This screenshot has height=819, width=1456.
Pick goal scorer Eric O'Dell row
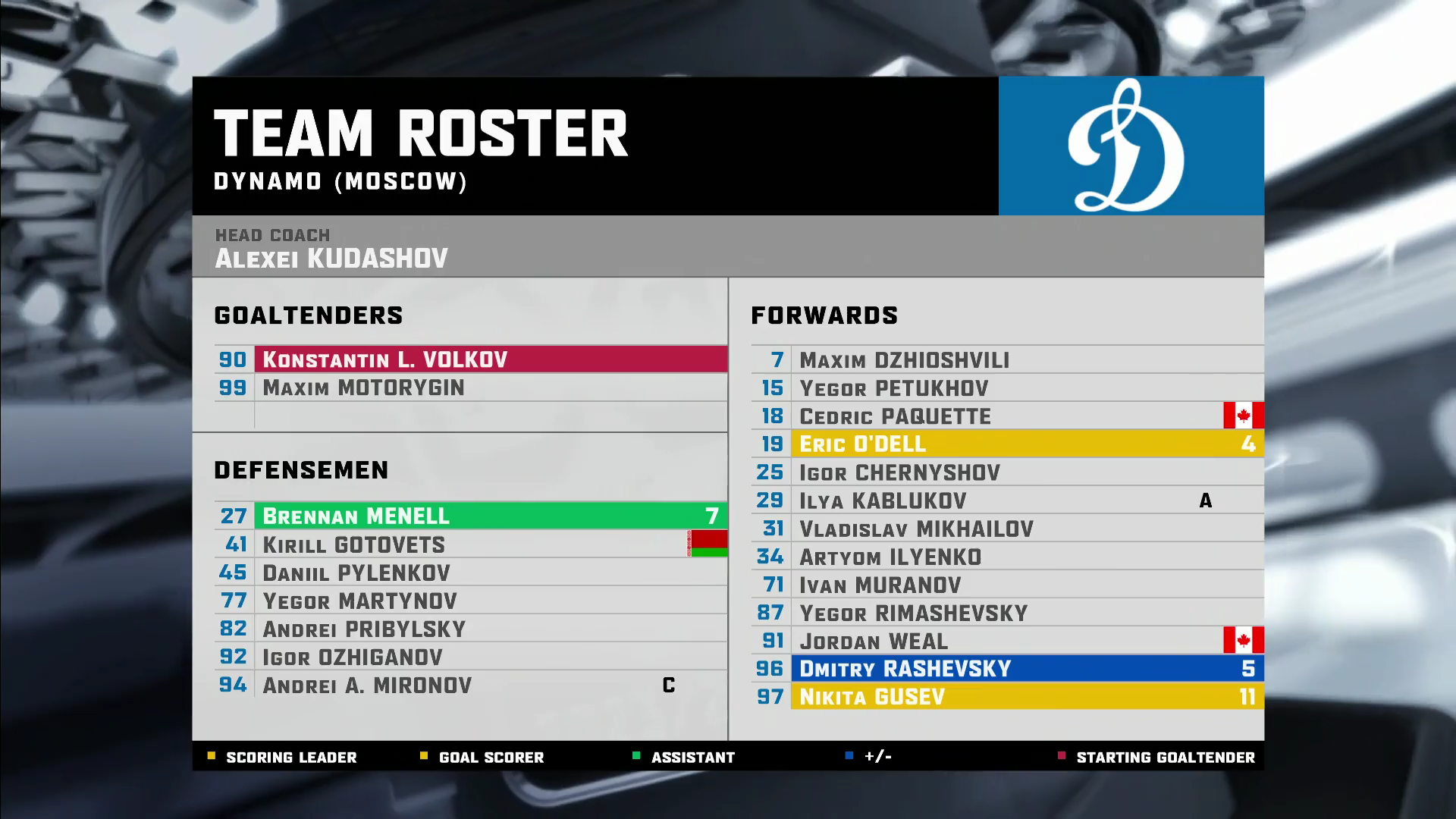pyautogui.click(x=1007, y=444)
